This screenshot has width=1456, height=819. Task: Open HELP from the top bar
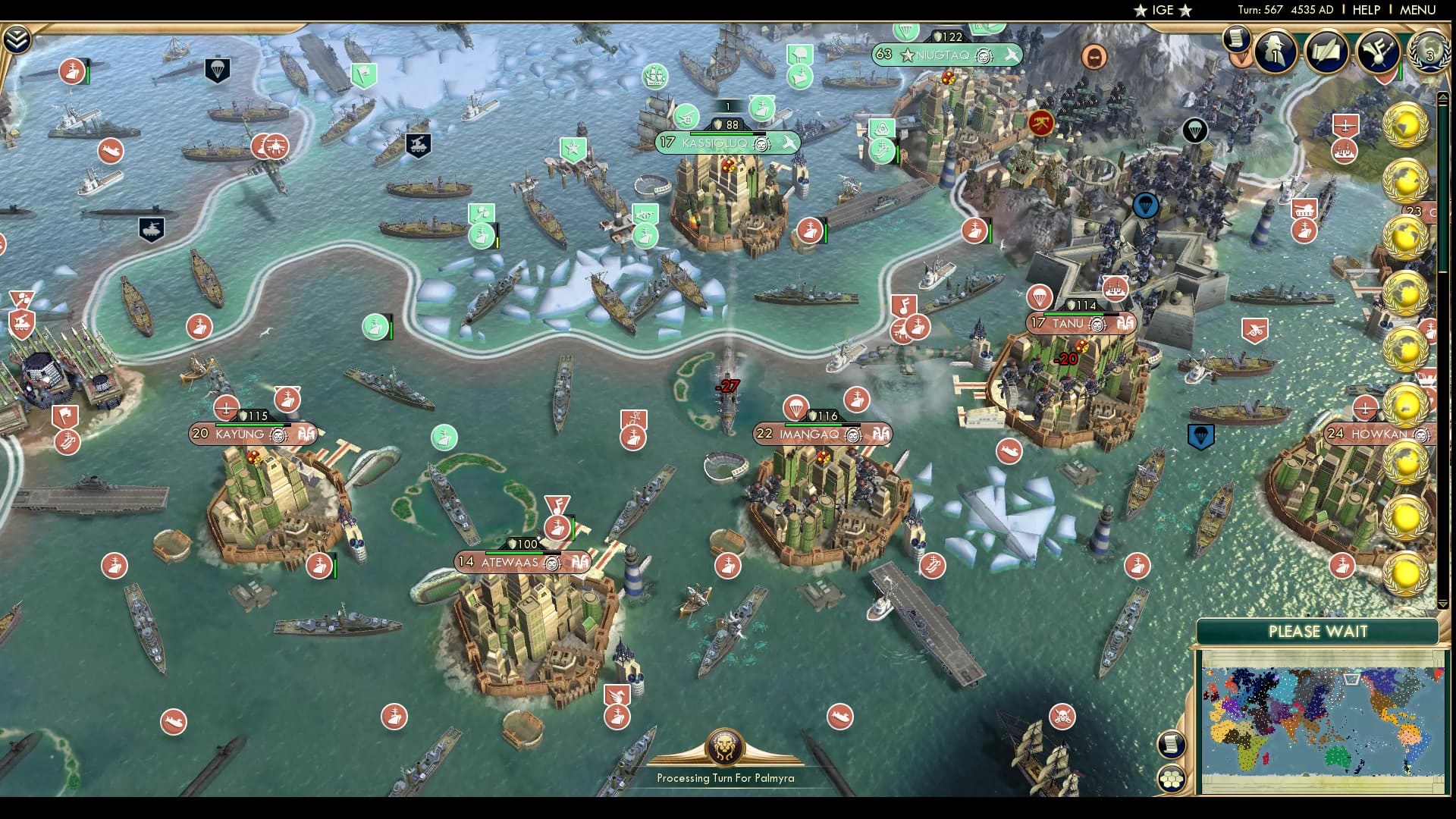(x=1365, y=11)
